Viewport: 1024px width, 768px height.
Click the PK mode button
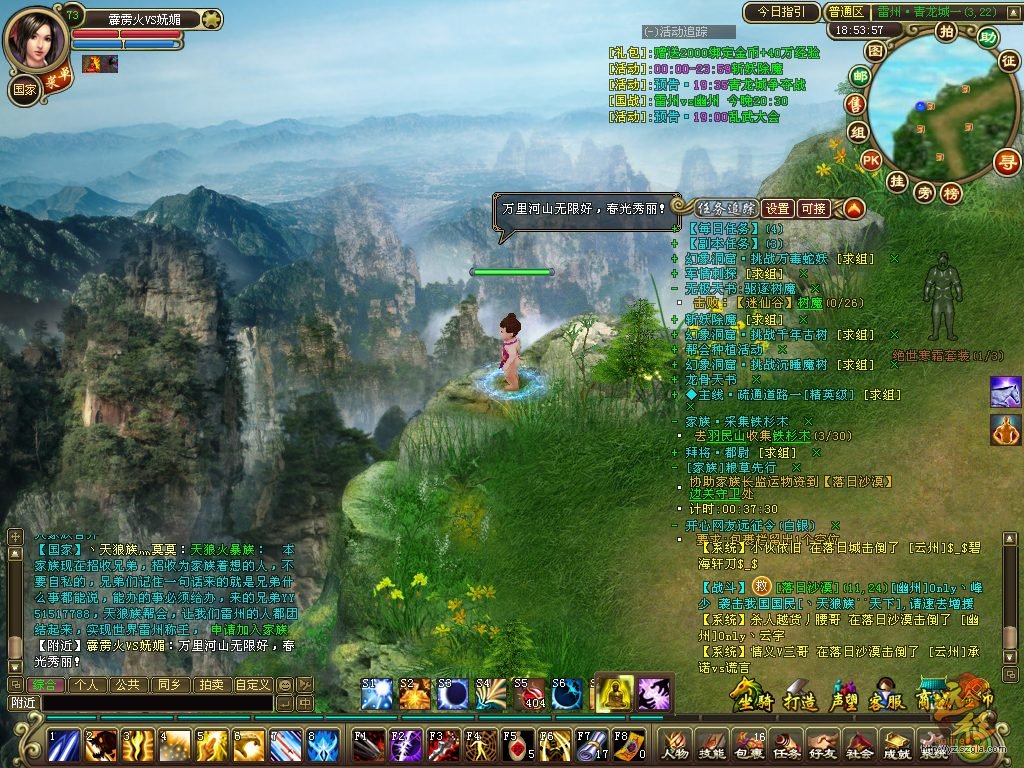[x=871, y=159]
